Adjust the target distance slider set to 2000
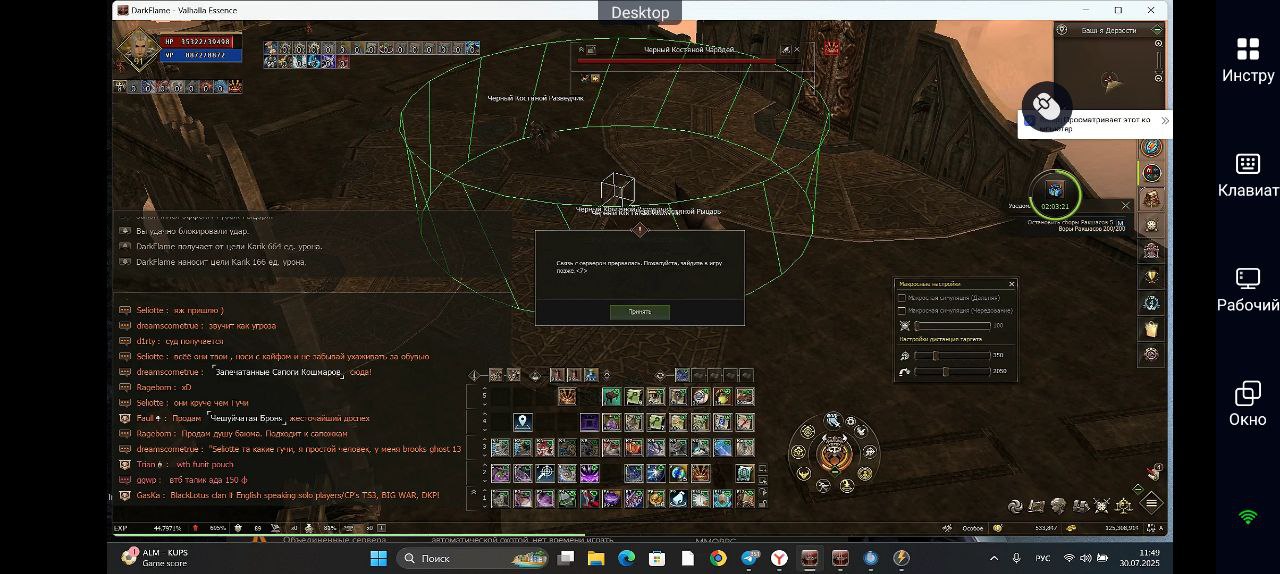 point(945,372)
